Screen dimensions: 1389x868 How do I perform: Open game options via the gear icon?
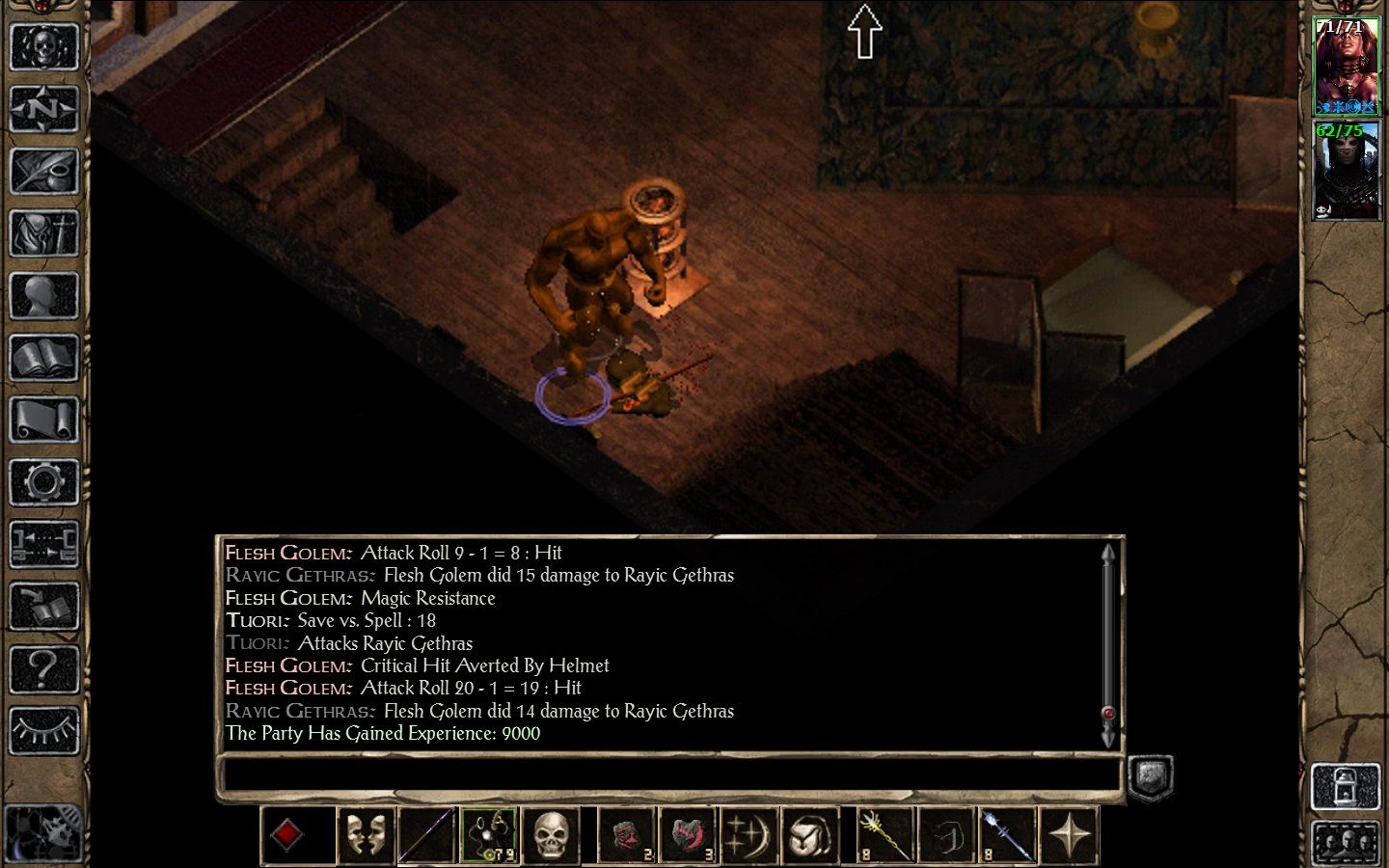pos(43,482)
